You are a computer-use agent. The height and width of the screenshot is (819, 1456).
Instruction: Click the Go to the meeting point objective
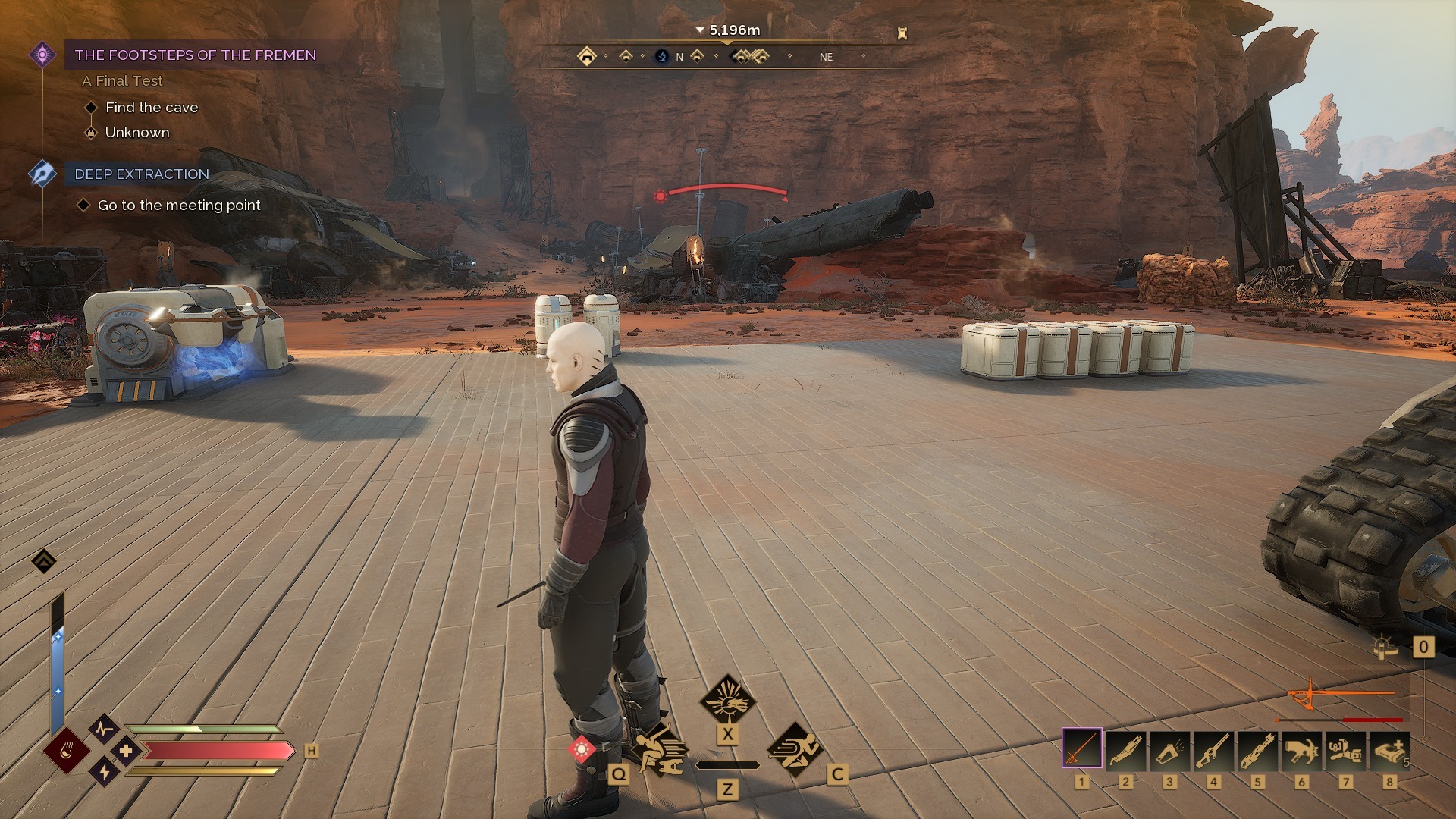(179, 206)
